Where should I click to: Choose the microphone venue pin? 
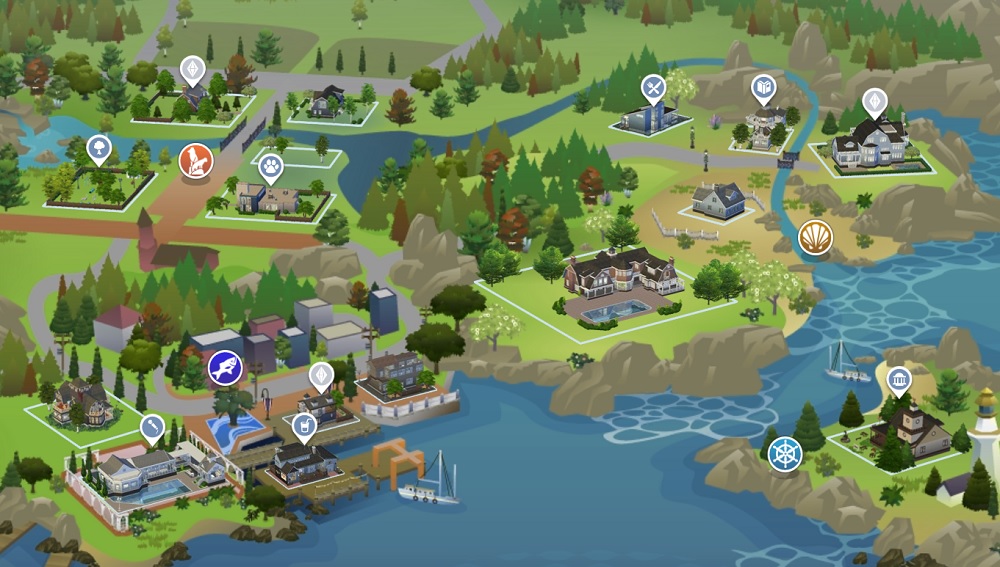[x=152, y=429]
